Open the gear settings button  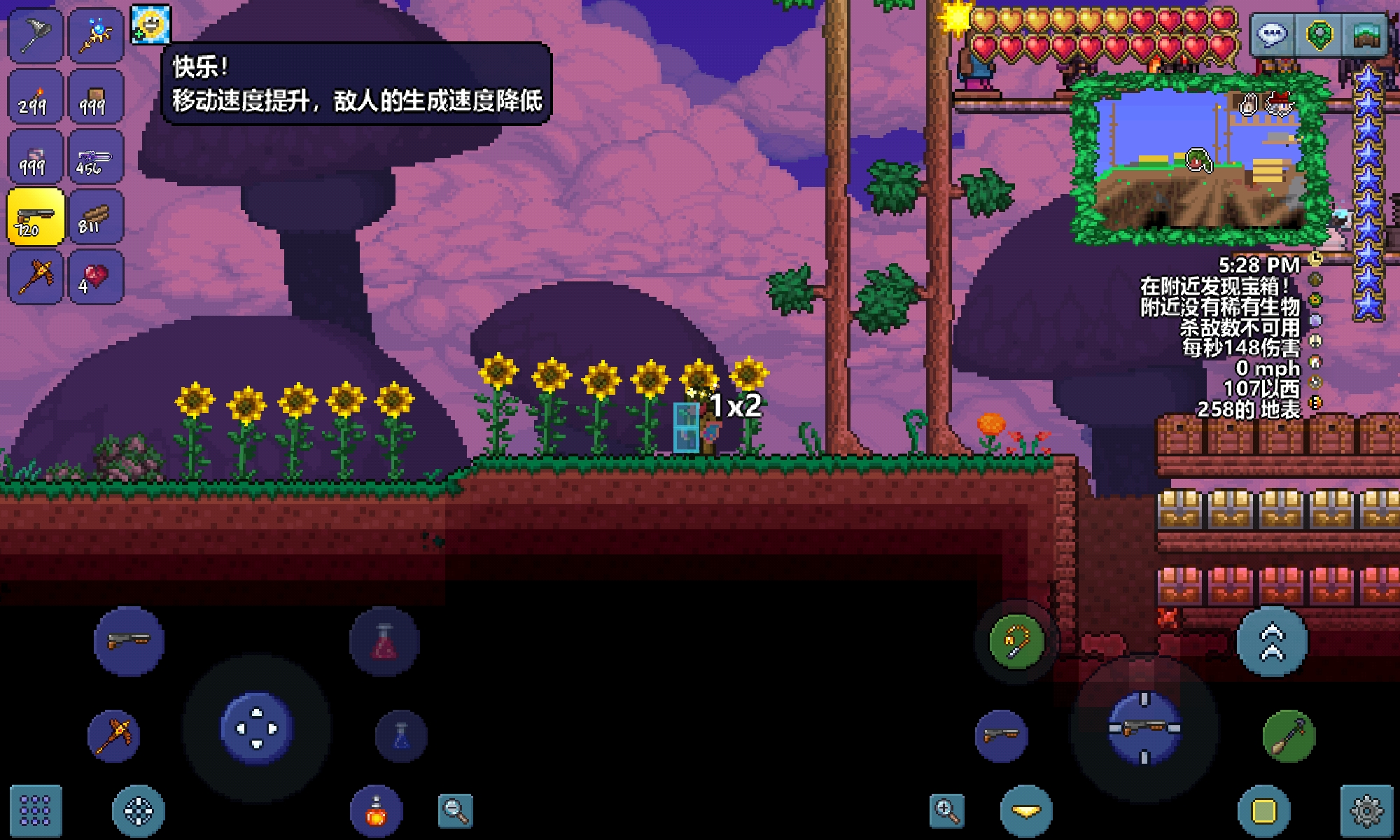(1366, 811)
